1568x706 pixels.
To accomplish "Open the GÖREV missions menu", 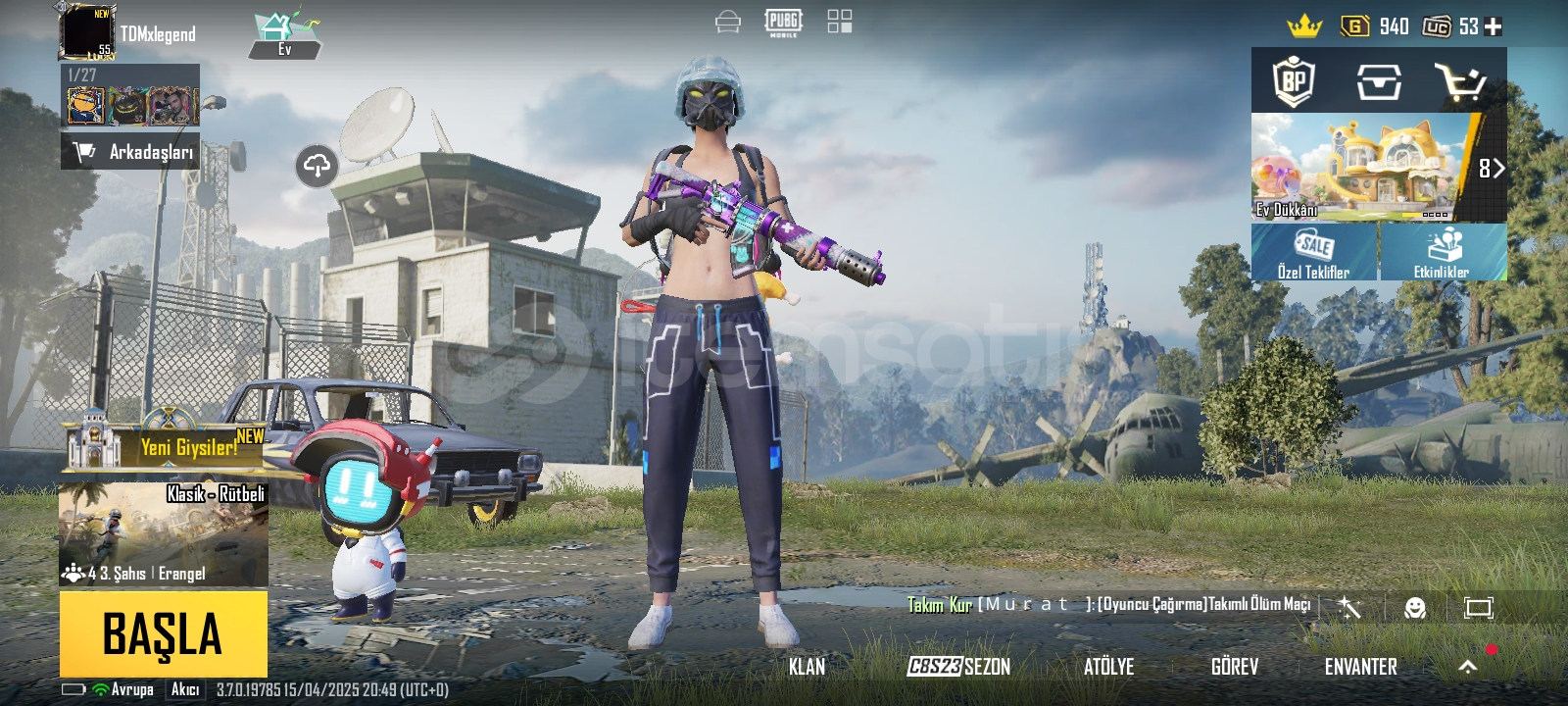I will (x=1234, y=667).
